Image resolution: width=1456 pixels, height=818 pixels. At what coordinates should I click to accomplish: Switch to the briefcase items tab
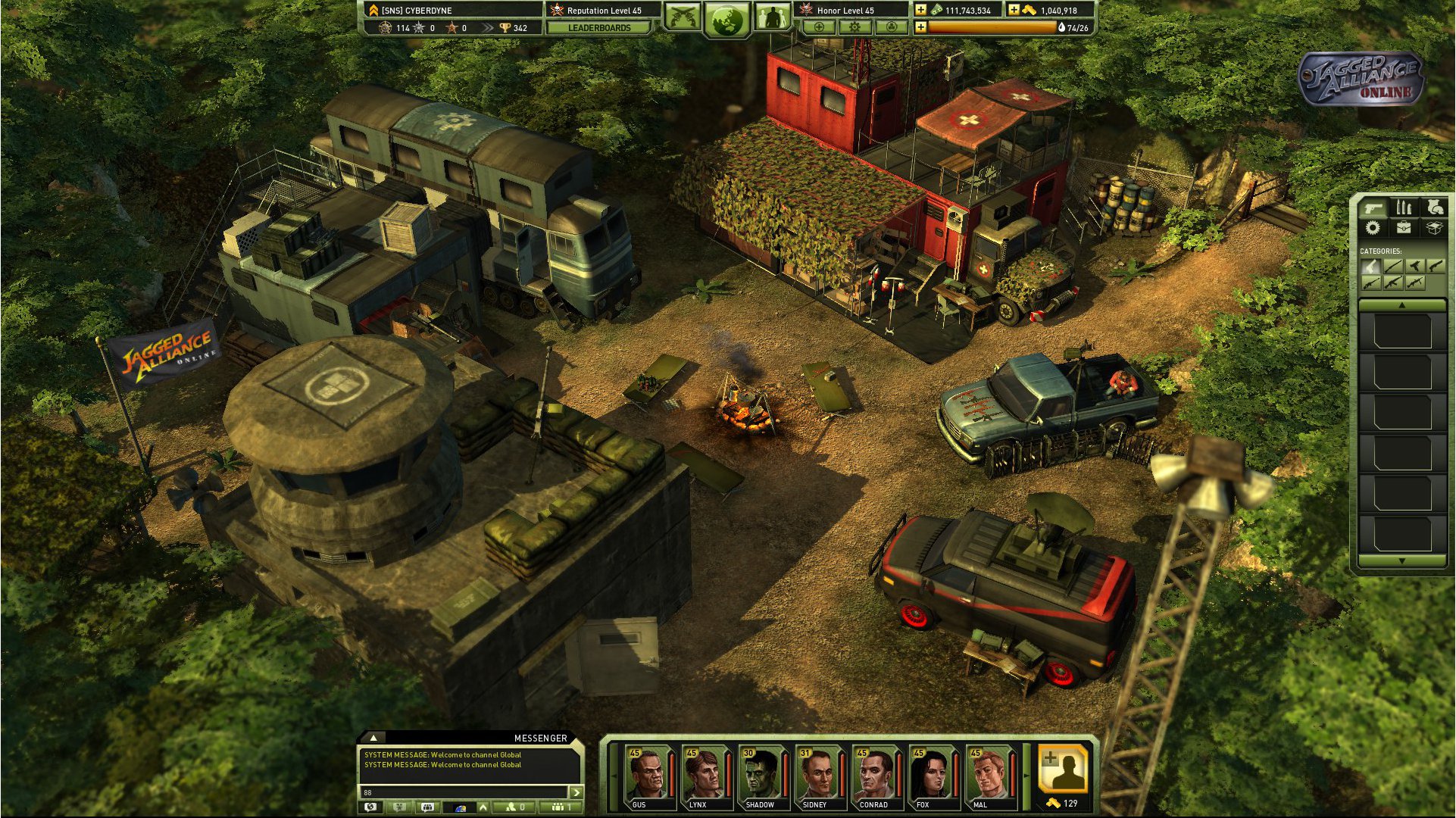pyautogui.click(x=1403, y=227)
